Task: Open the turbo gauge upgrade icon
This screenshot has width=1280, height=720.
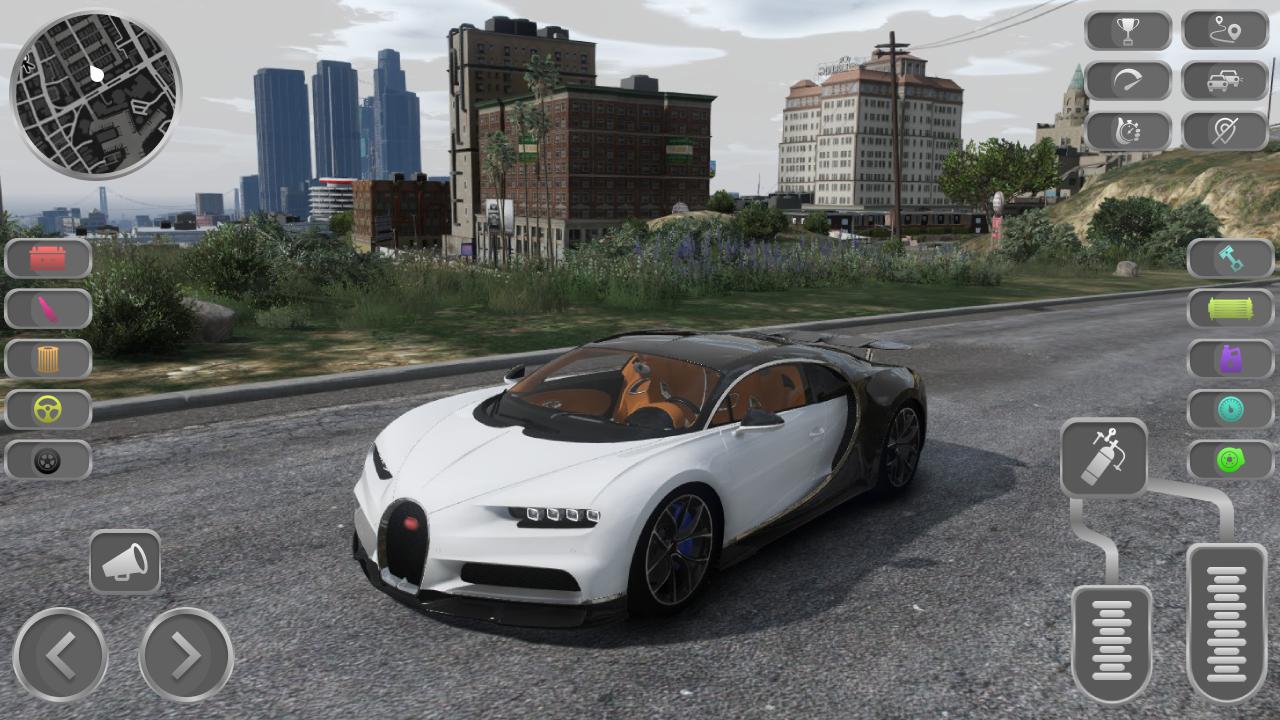Action: click(x=1230, y=409)
